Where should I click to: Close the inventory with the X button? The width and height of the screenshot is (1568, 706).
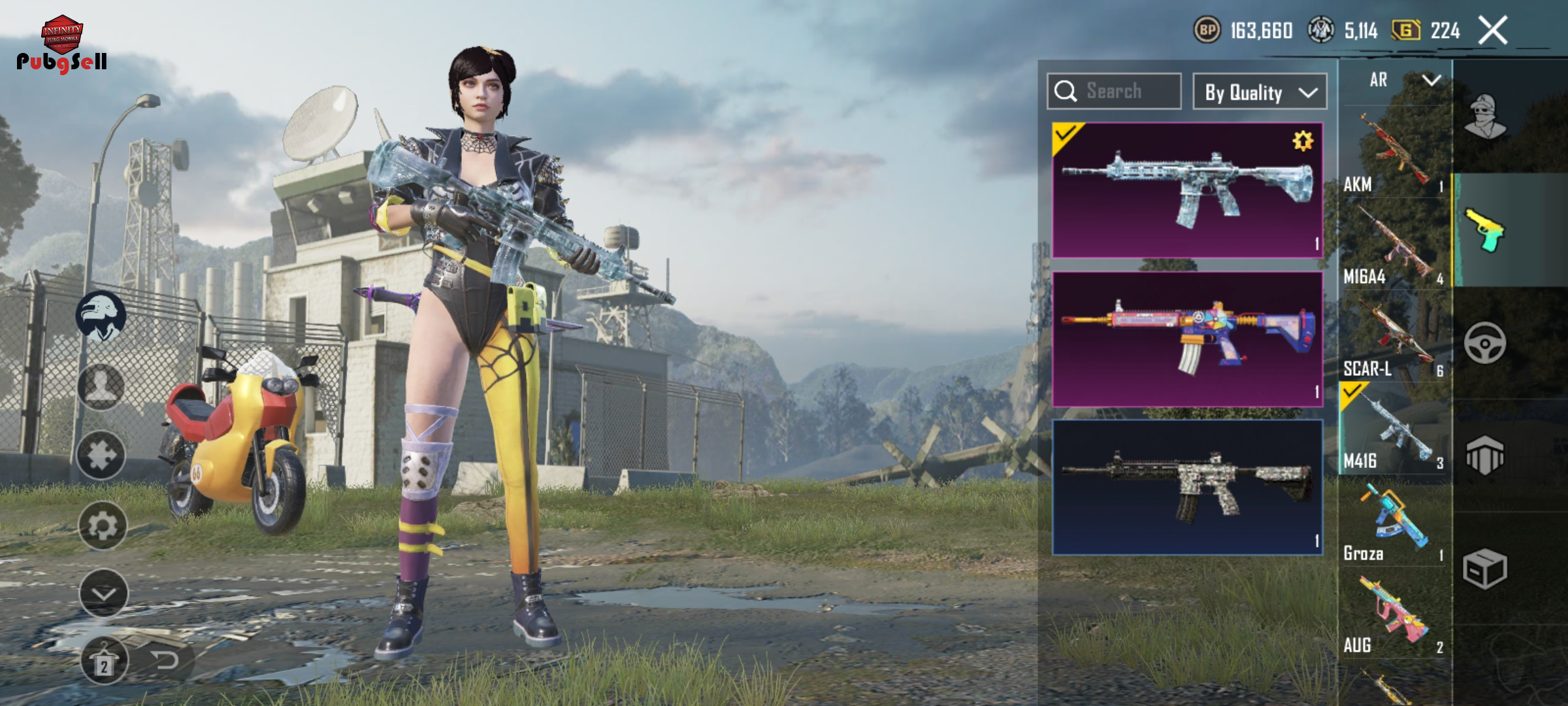[x=1492, y=30]
